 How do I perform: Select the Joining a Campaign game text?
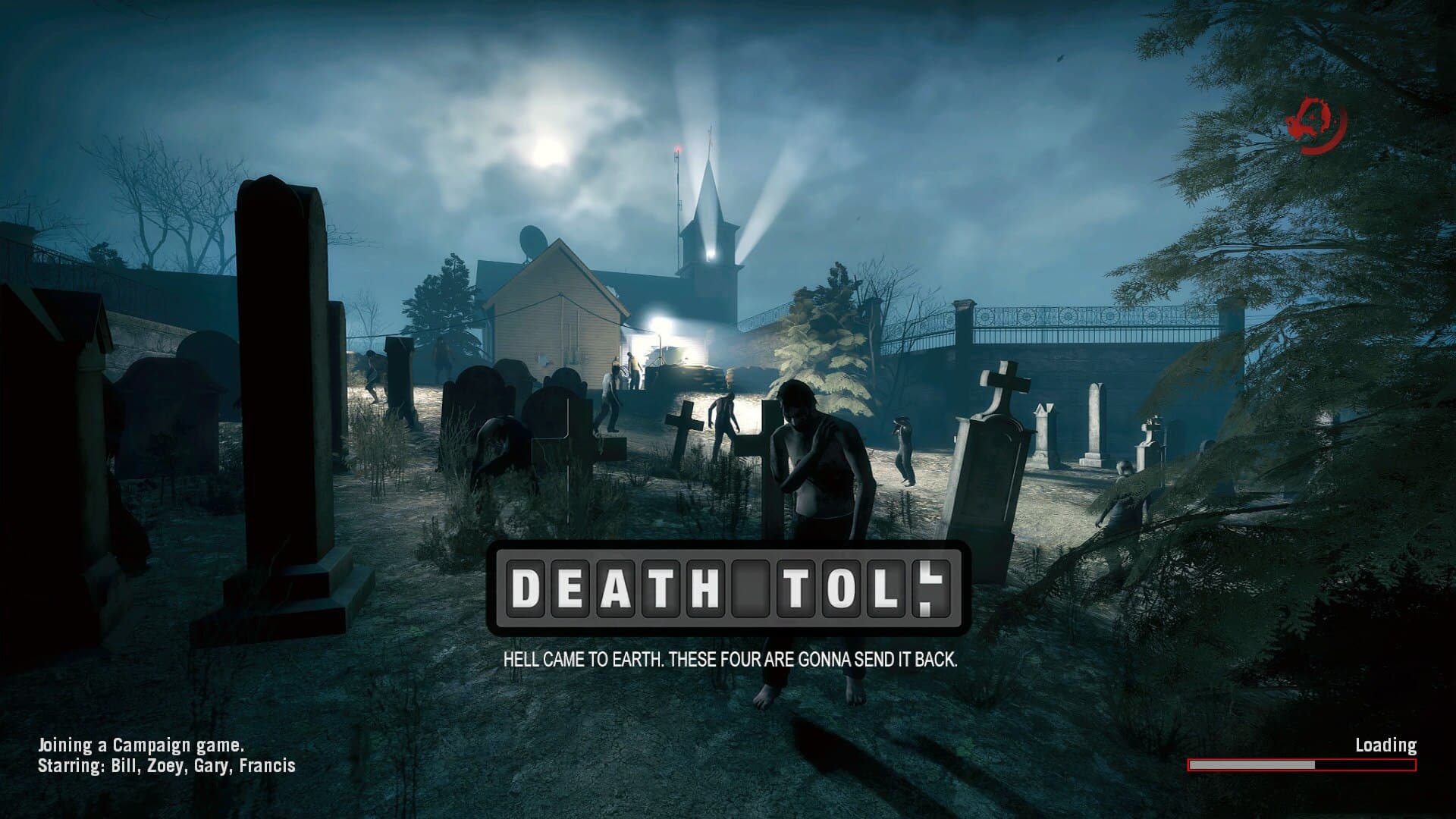point(139,745)
